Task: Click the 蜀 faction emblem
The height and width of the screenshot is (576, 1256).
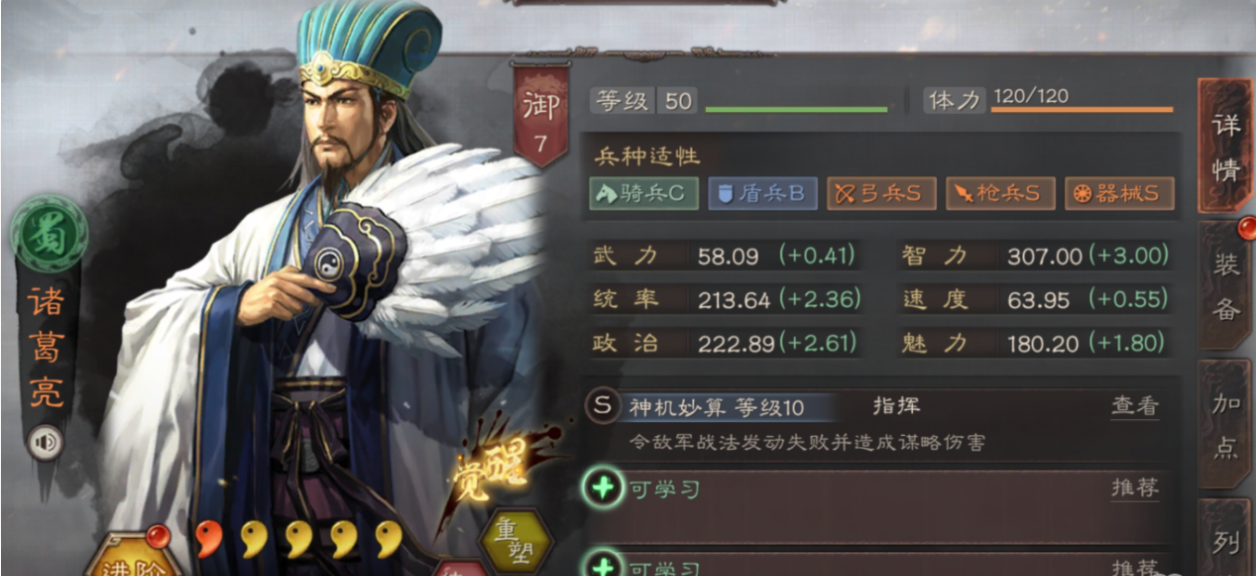Action: (48, 236)
